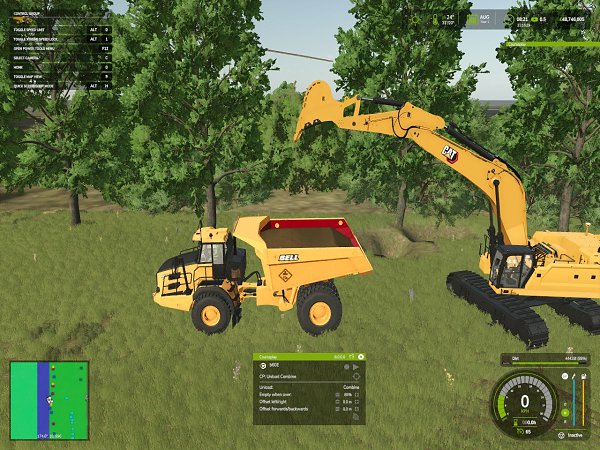This screenshot has width=600, height=450.
Task: Adjust the Offset left/right value
Action: [x=346, y=401]
